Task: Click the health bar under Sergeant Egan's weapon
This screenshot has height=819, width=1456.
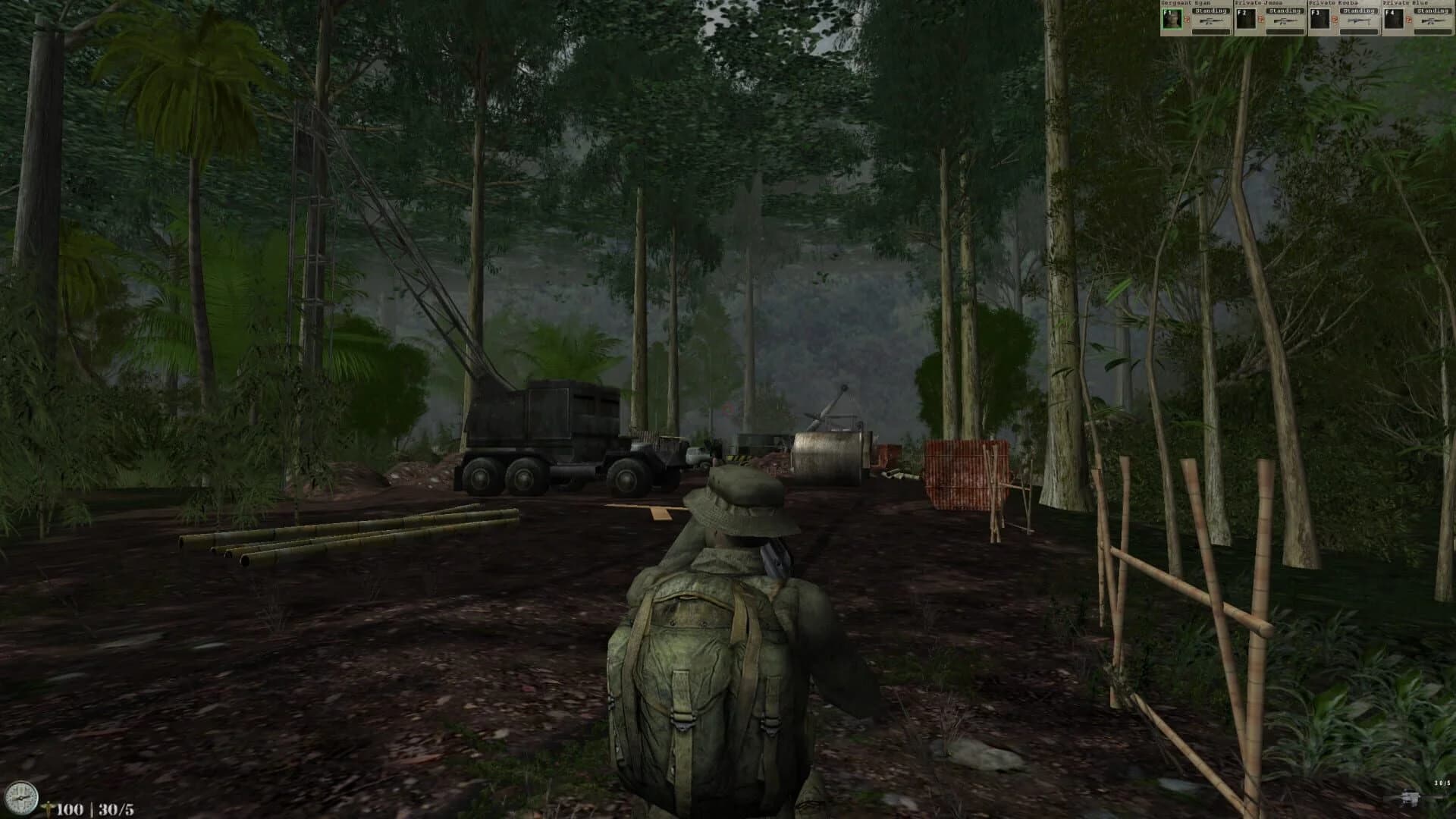Action: click(x=1211, y=31)
